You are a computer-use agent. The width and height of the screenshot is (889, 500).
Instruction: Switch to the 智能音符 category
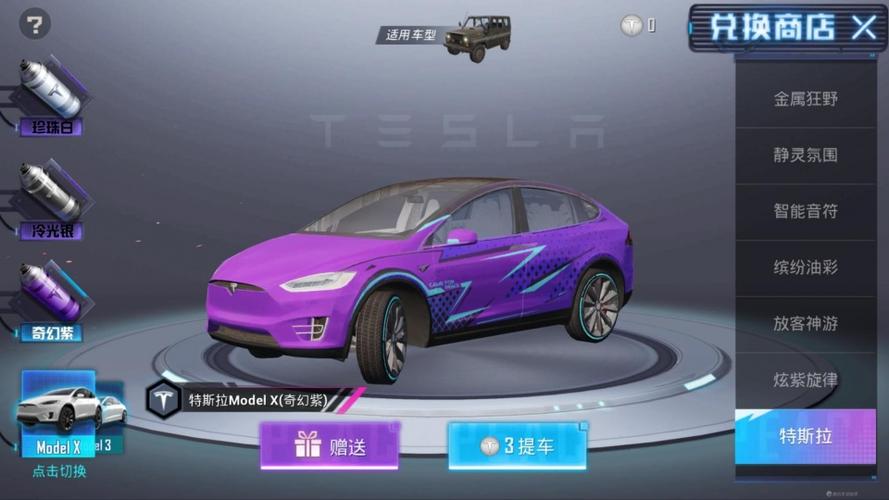[805, 211]
